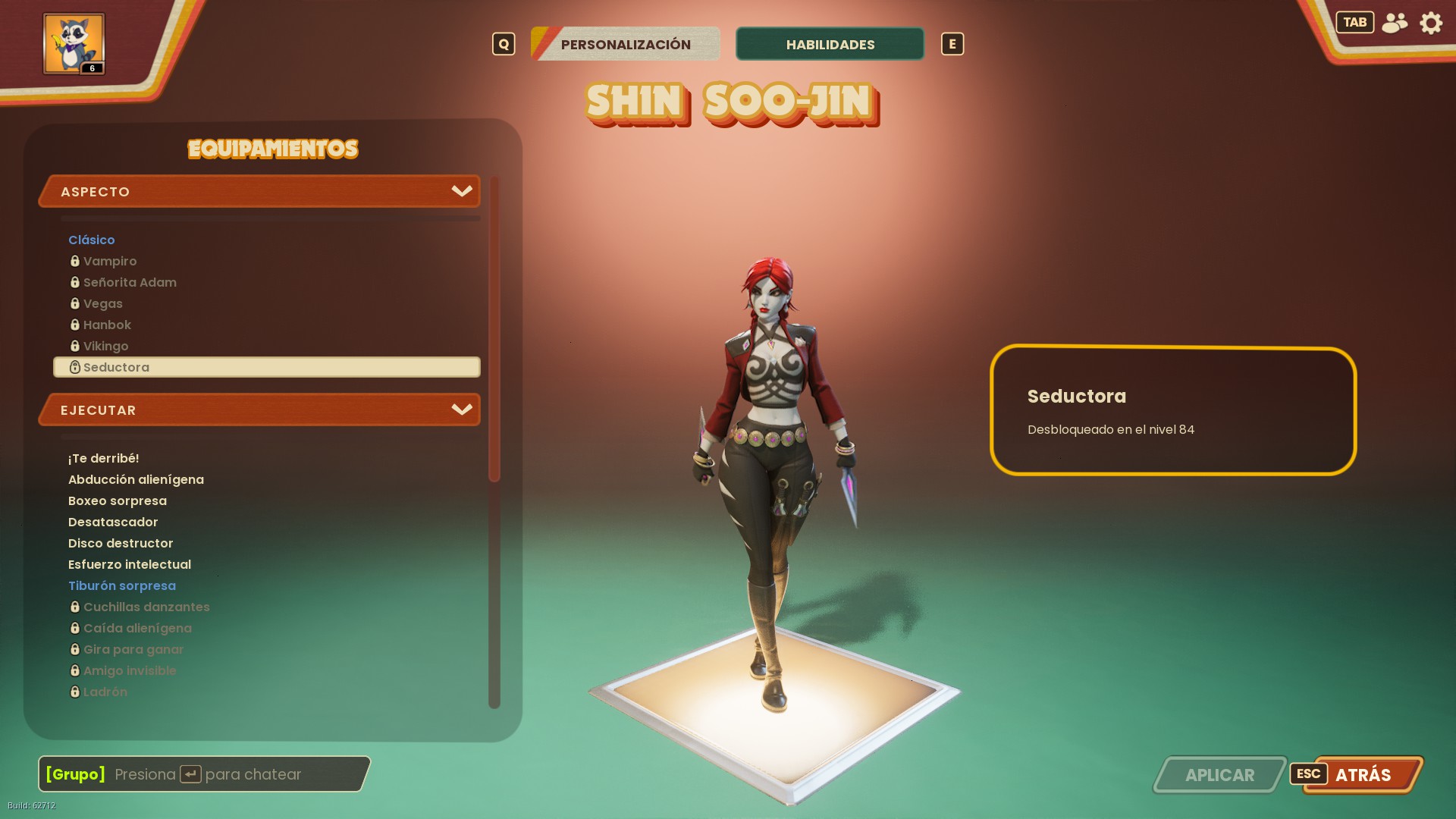
Task: Pick the Vegas skin entry
Action: click(103, 303)
